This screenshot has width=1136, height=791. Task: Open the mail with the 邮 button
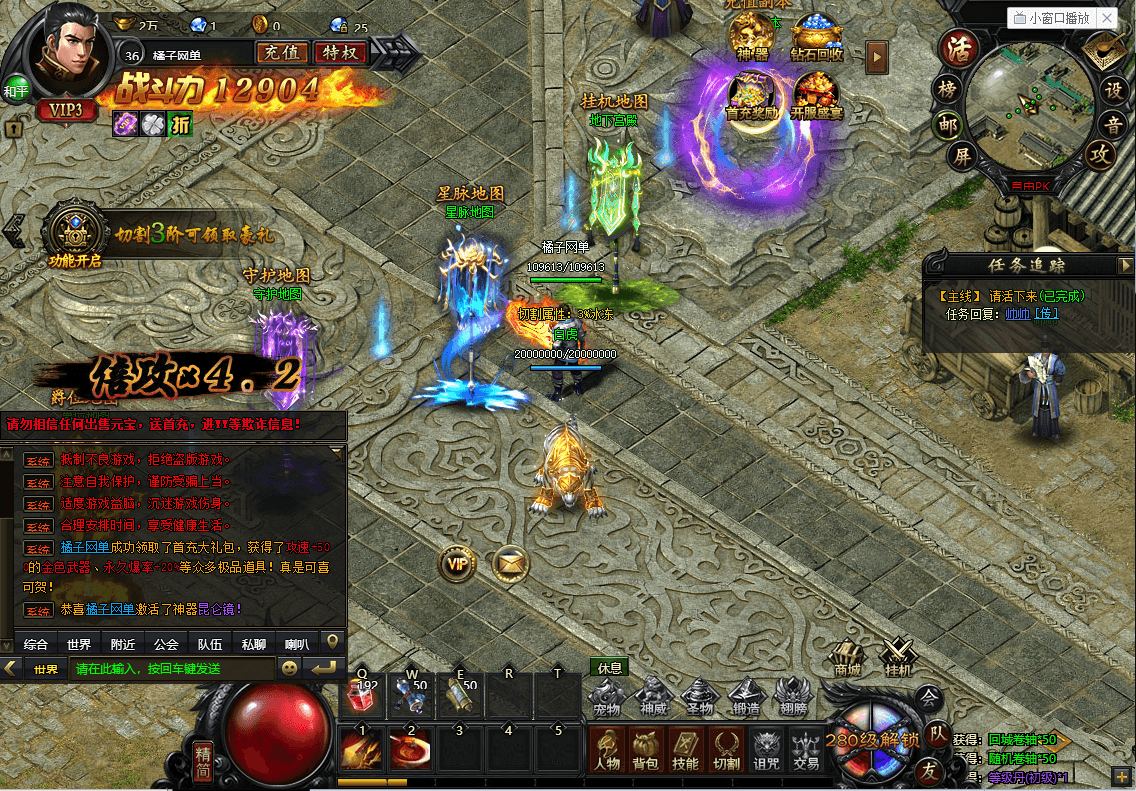(947, 124)
